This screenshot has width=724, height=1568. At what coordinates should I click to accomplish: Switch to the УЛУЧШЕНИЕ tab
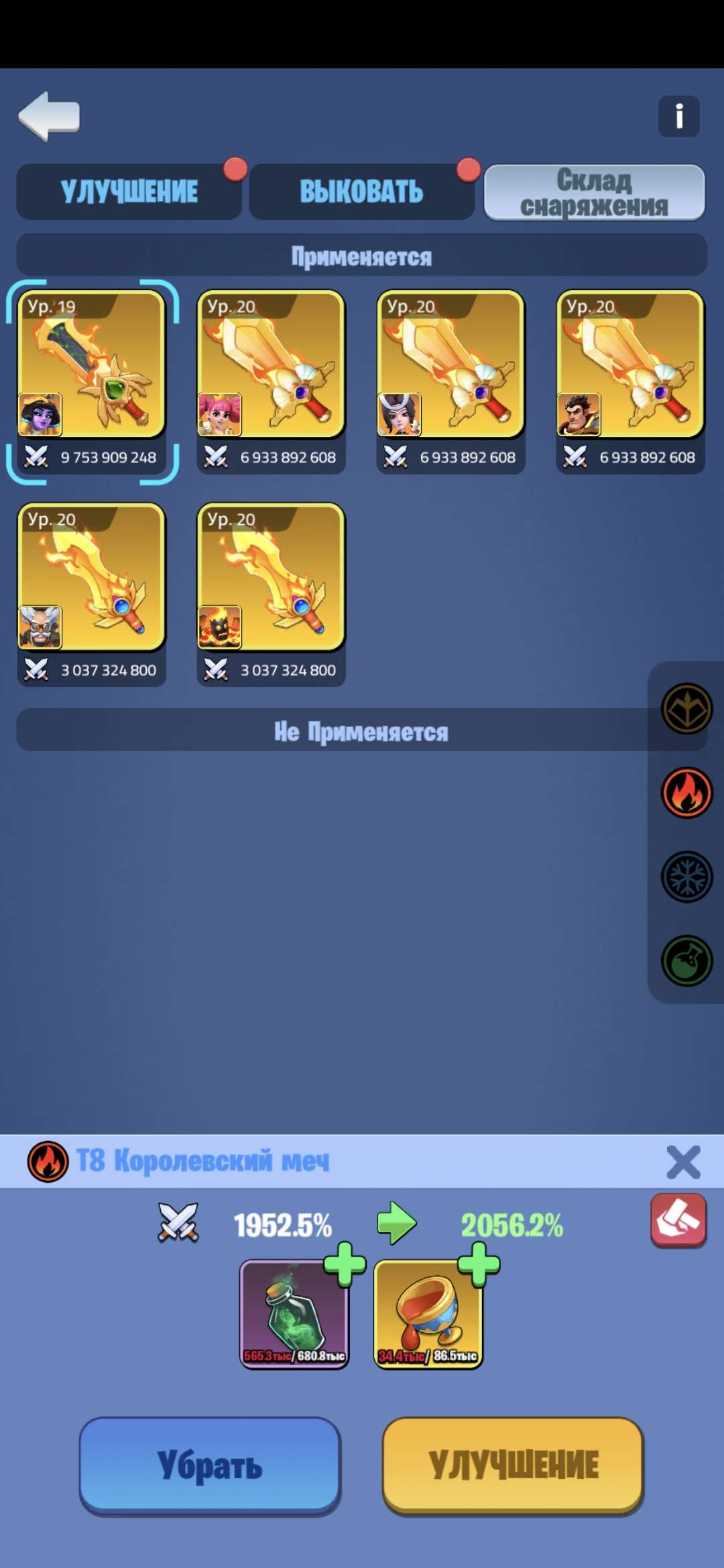129,192
